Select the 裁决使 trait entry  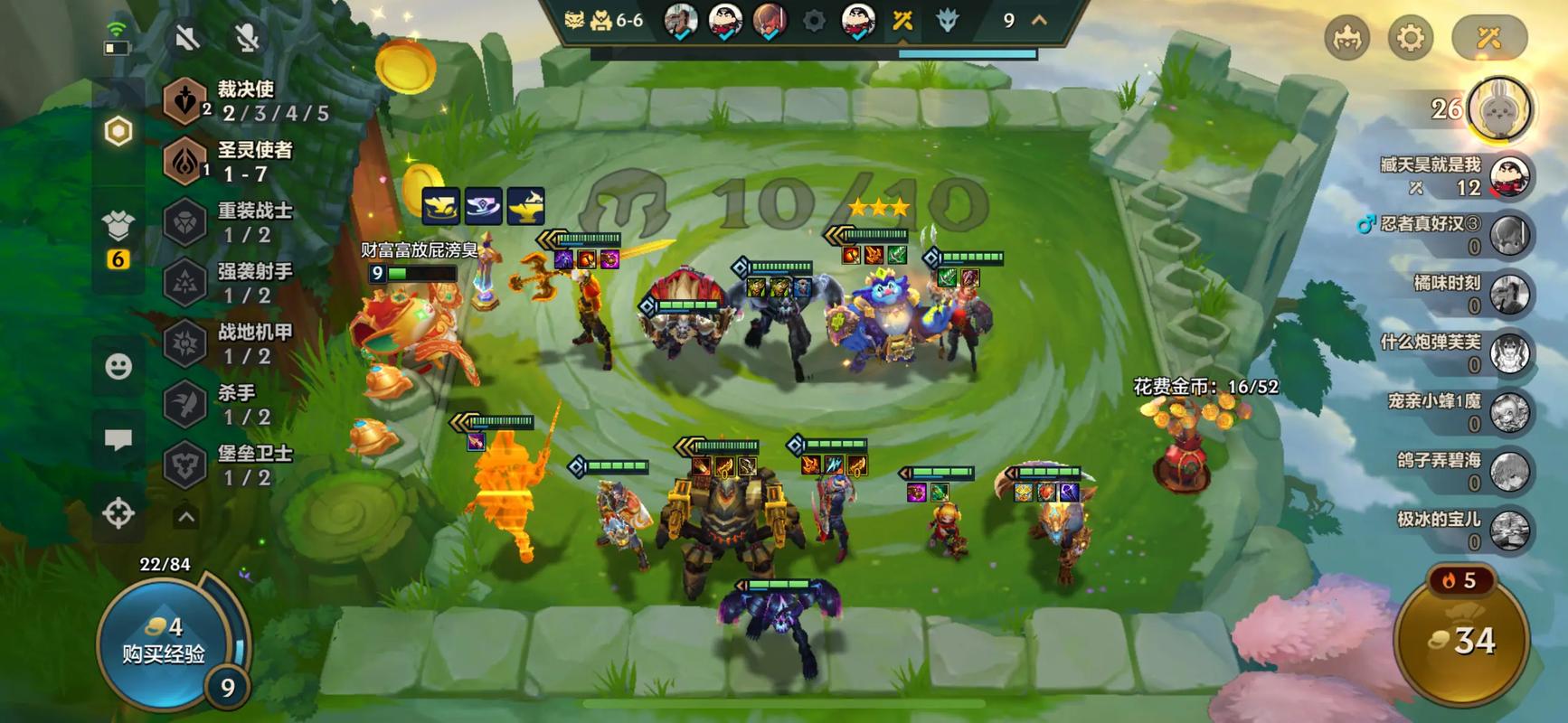[244, 100]
